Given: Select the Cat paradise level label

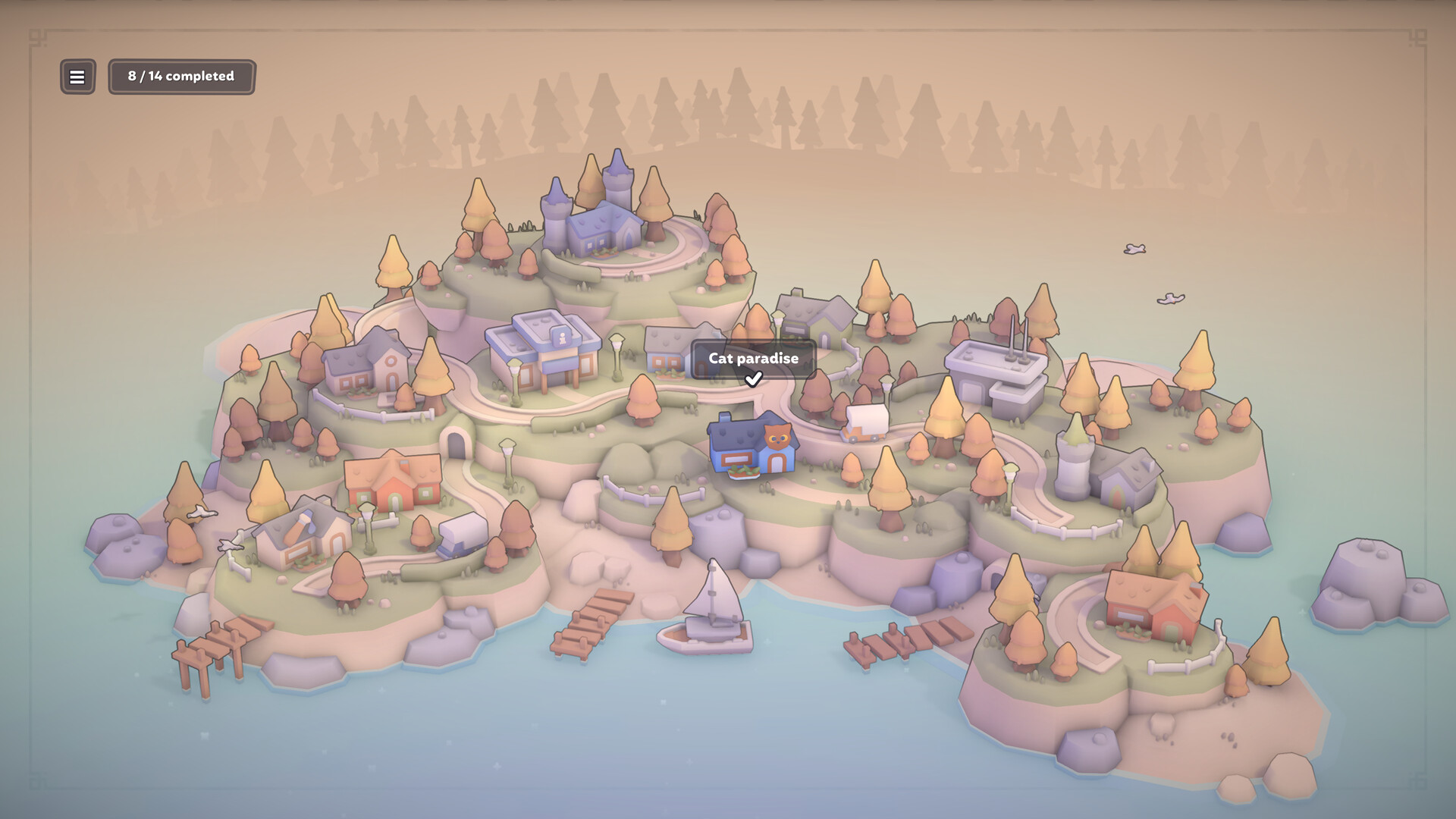Looking at the screenshot, I should [753, 359].
